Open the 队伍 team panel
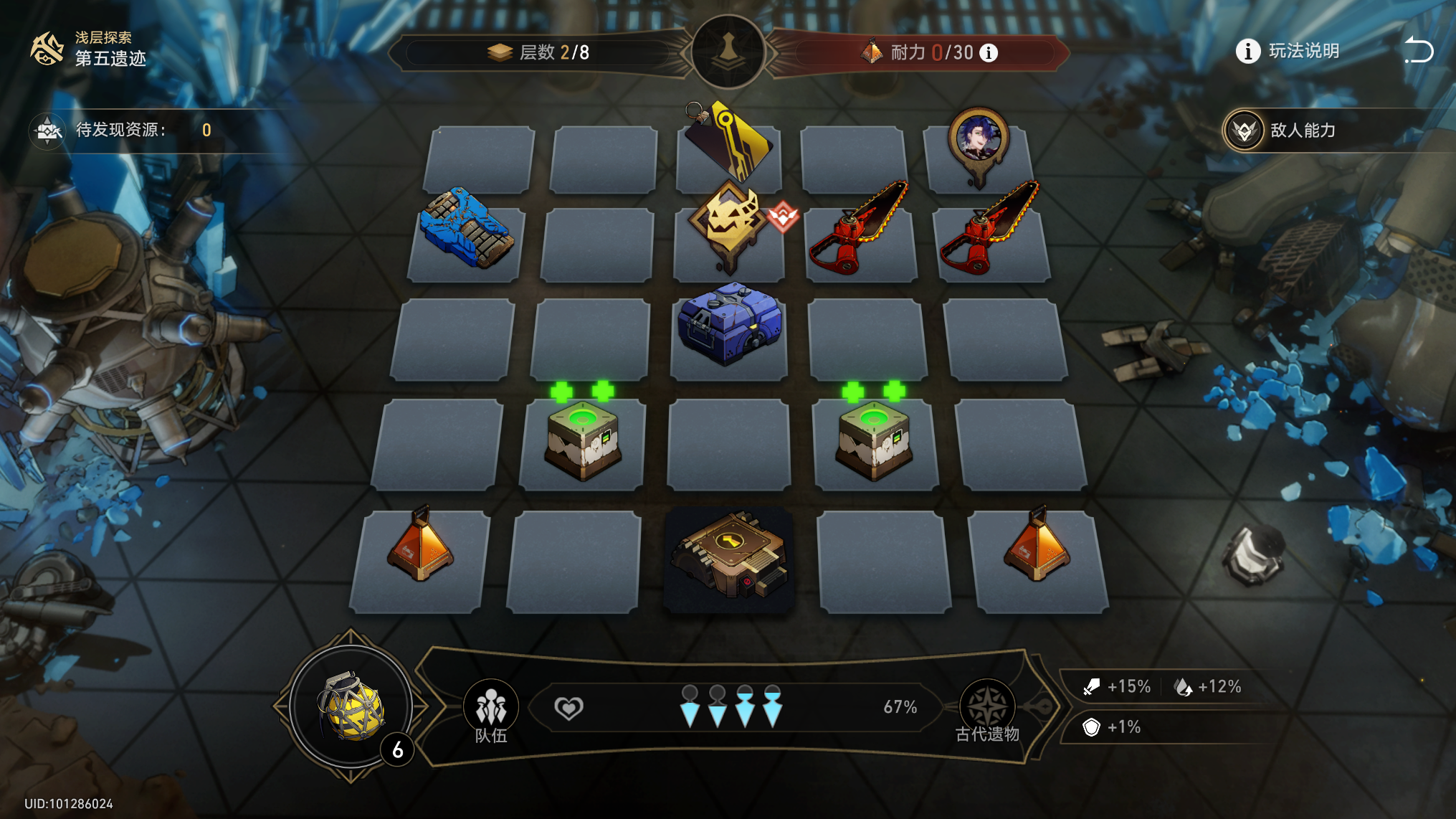The width and height of the screenshot is (1456, 819). click(x=491, y=711)
